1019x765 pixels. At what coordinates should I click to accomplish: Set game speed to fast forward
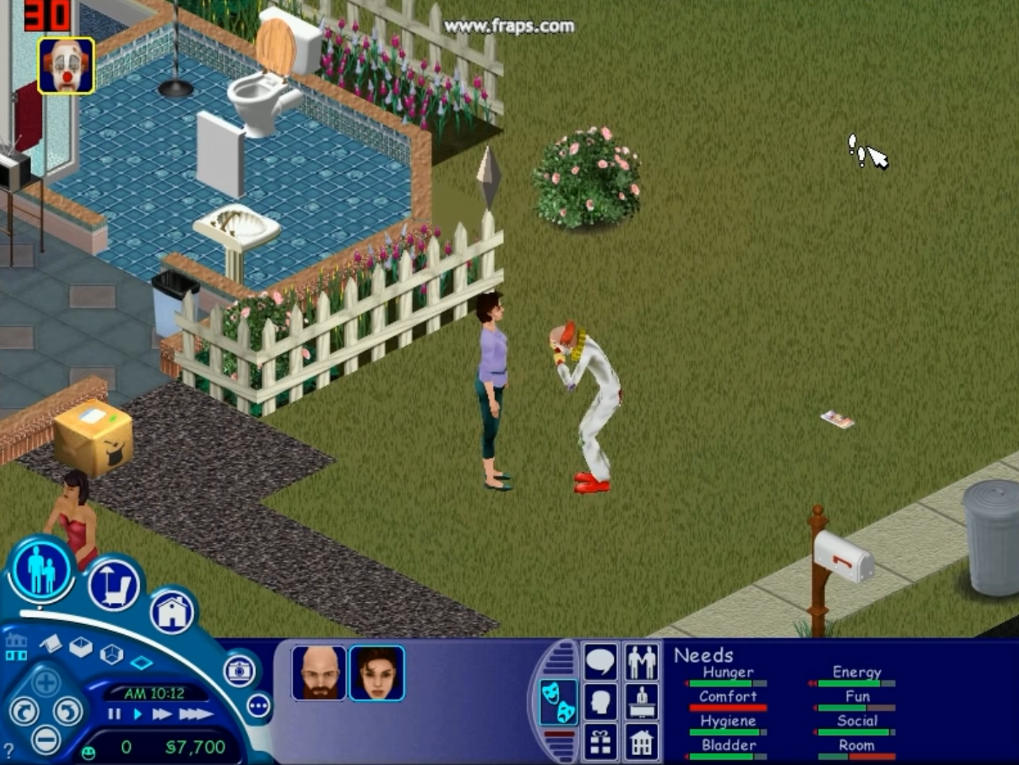pyautogui.click(x=162, y=714)
